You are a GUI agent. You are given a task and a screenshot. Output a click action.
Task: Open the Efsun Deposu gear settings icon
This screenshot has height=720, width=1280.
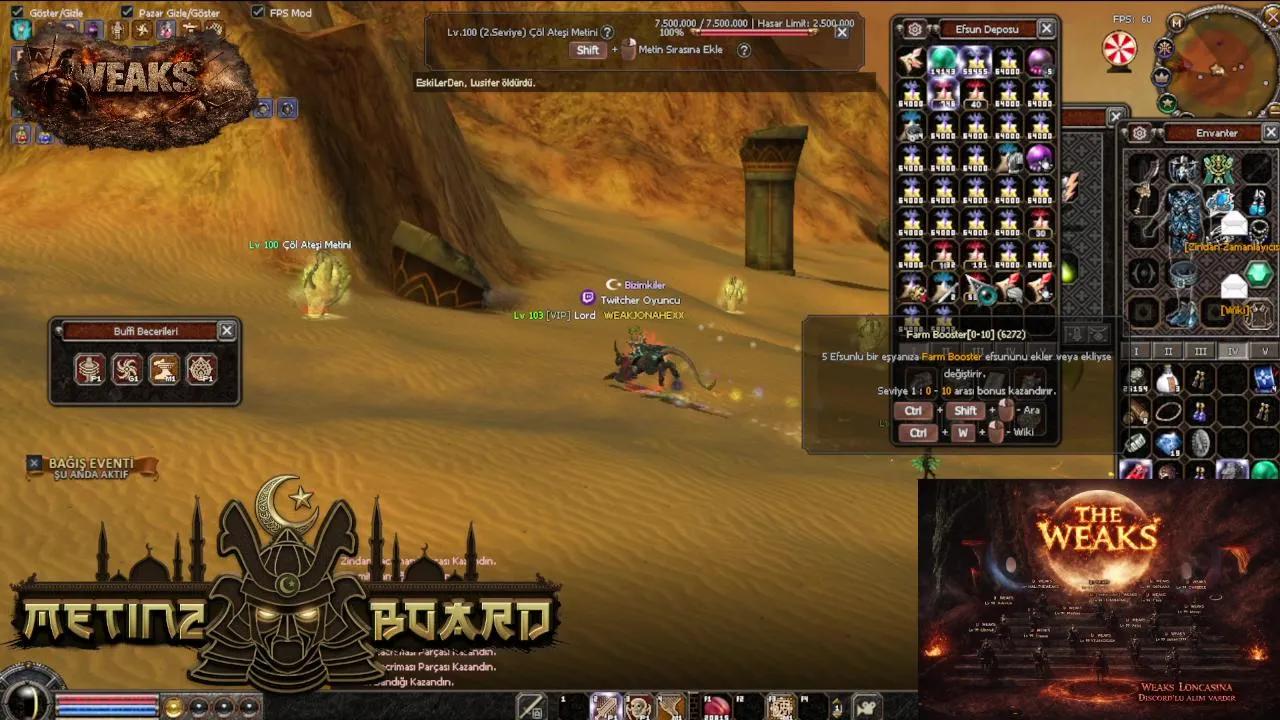point(913,29)
